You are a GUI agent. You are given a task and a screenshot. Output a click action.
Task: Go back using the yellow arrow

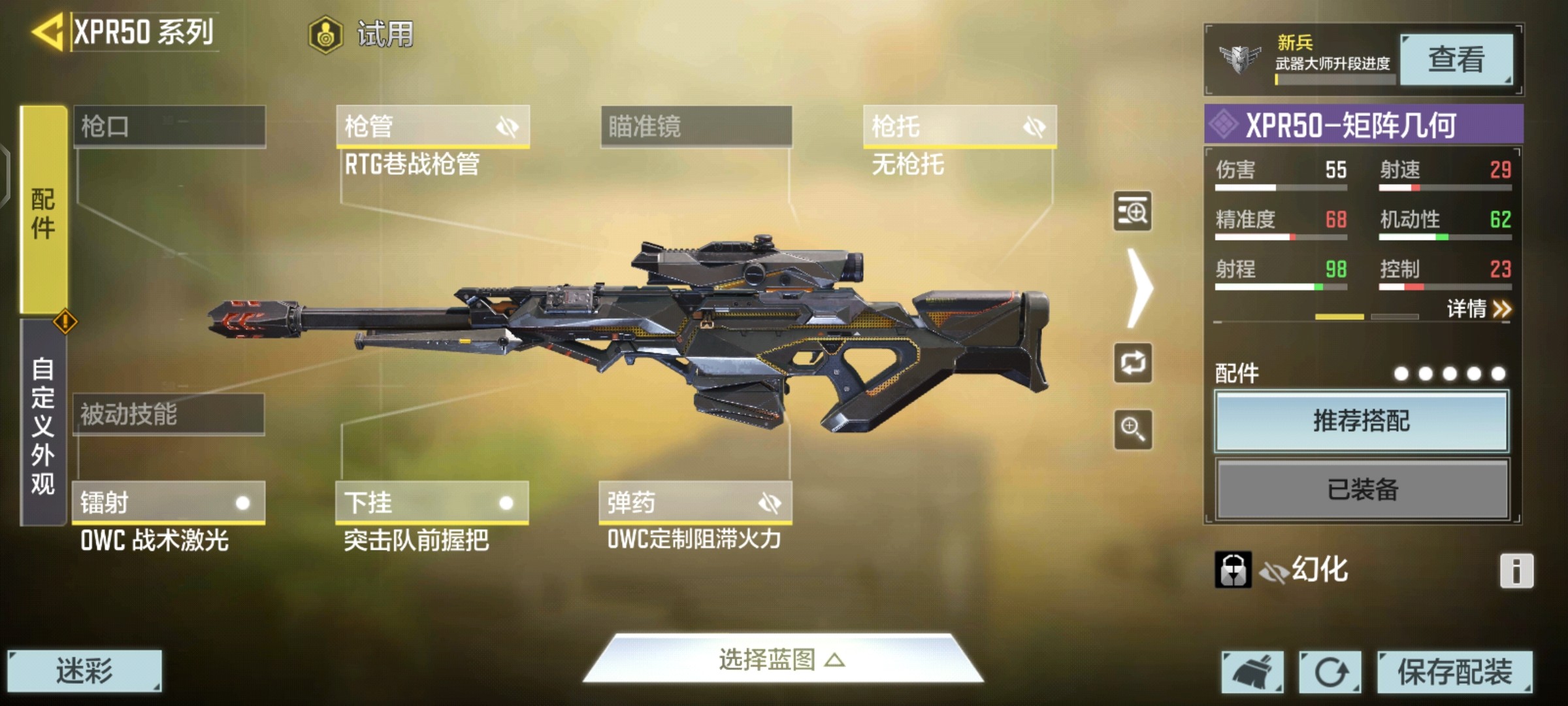47,31
